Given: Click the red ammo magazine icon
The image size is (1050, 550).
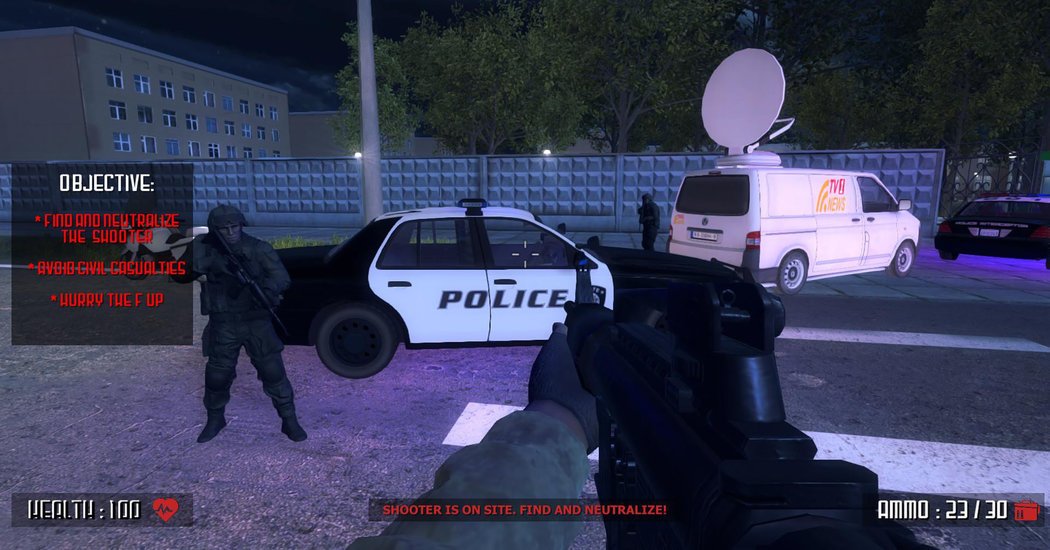Looking at the screenshot, I should (1025, 511).
